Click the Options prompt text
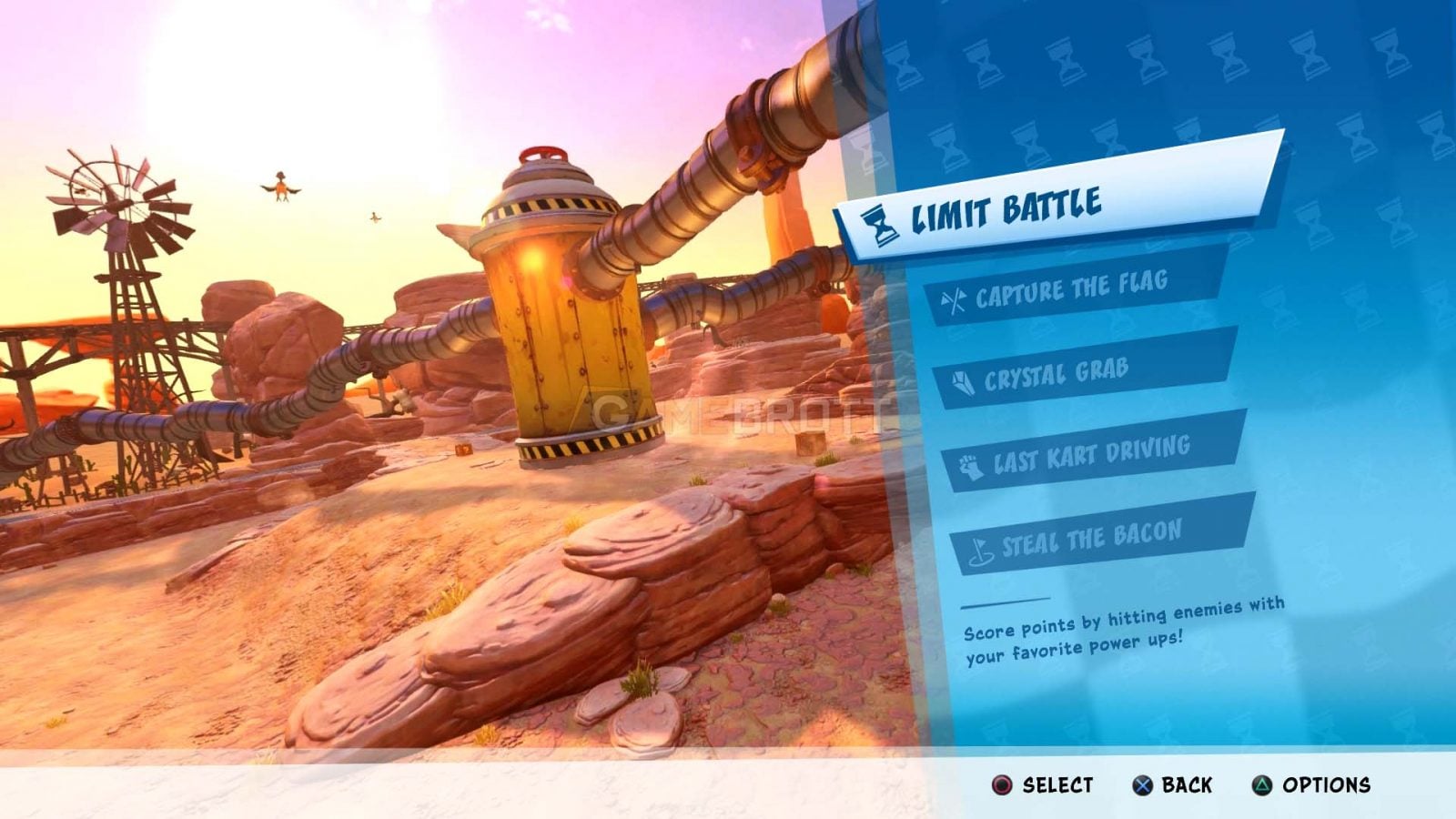 pos(1326,782)
